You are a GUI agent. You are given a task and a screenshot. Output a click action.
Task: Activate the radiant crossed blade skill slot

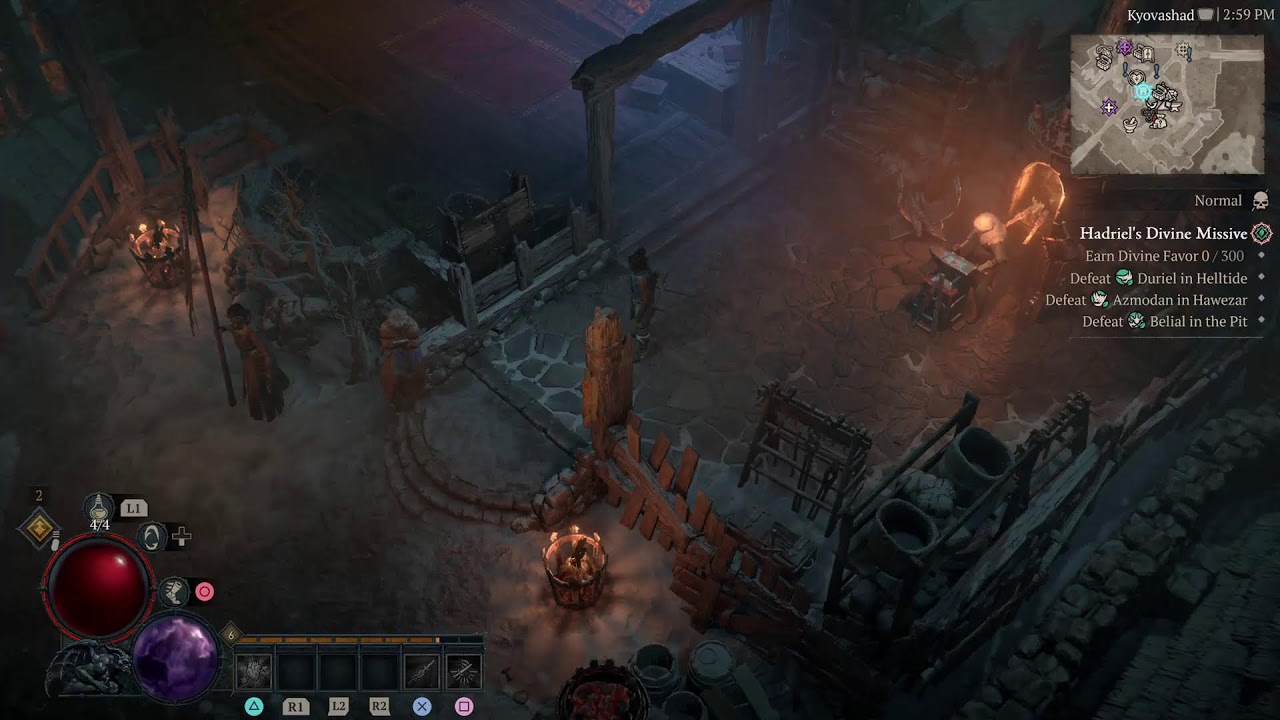[463, 672]
